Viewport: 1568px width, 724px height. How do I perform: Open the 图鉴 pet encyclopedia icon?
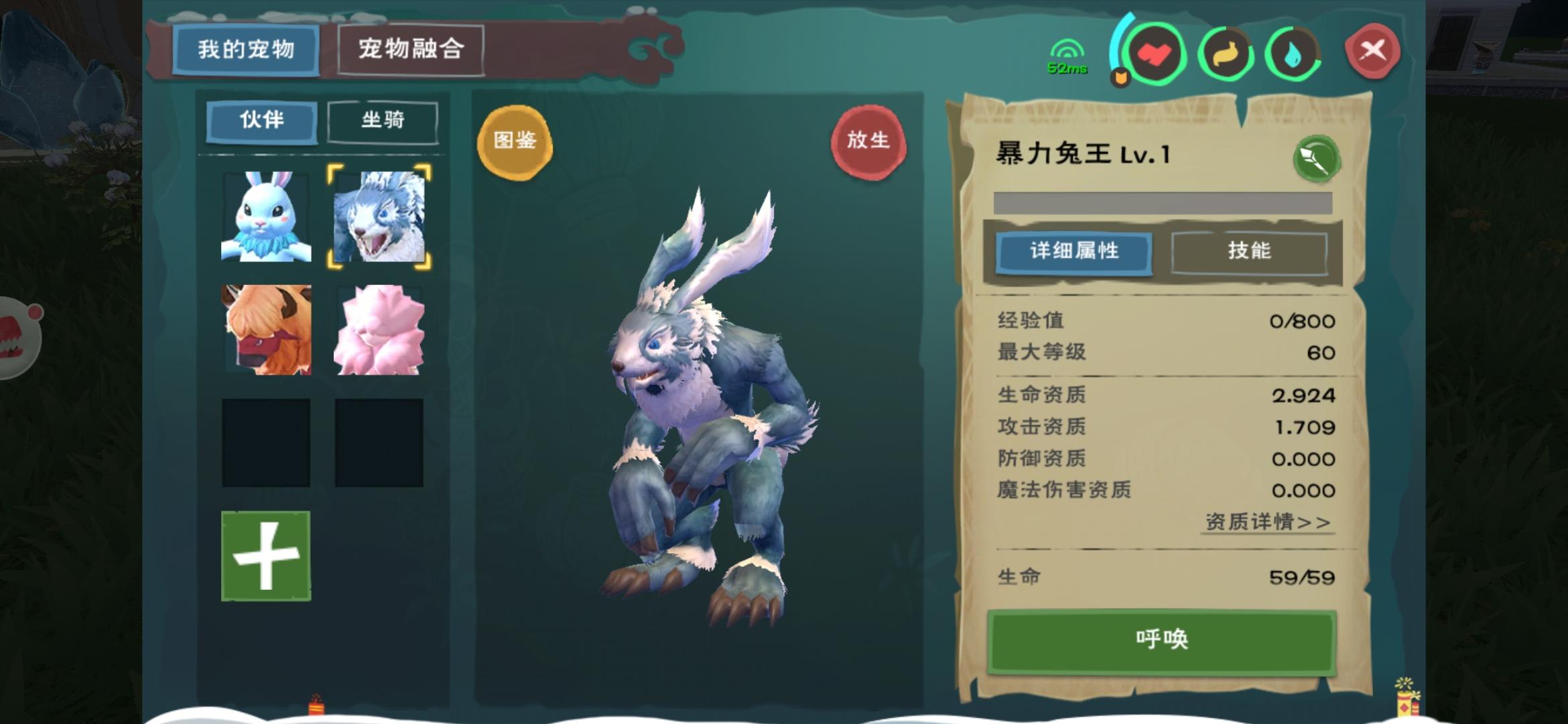515,141
